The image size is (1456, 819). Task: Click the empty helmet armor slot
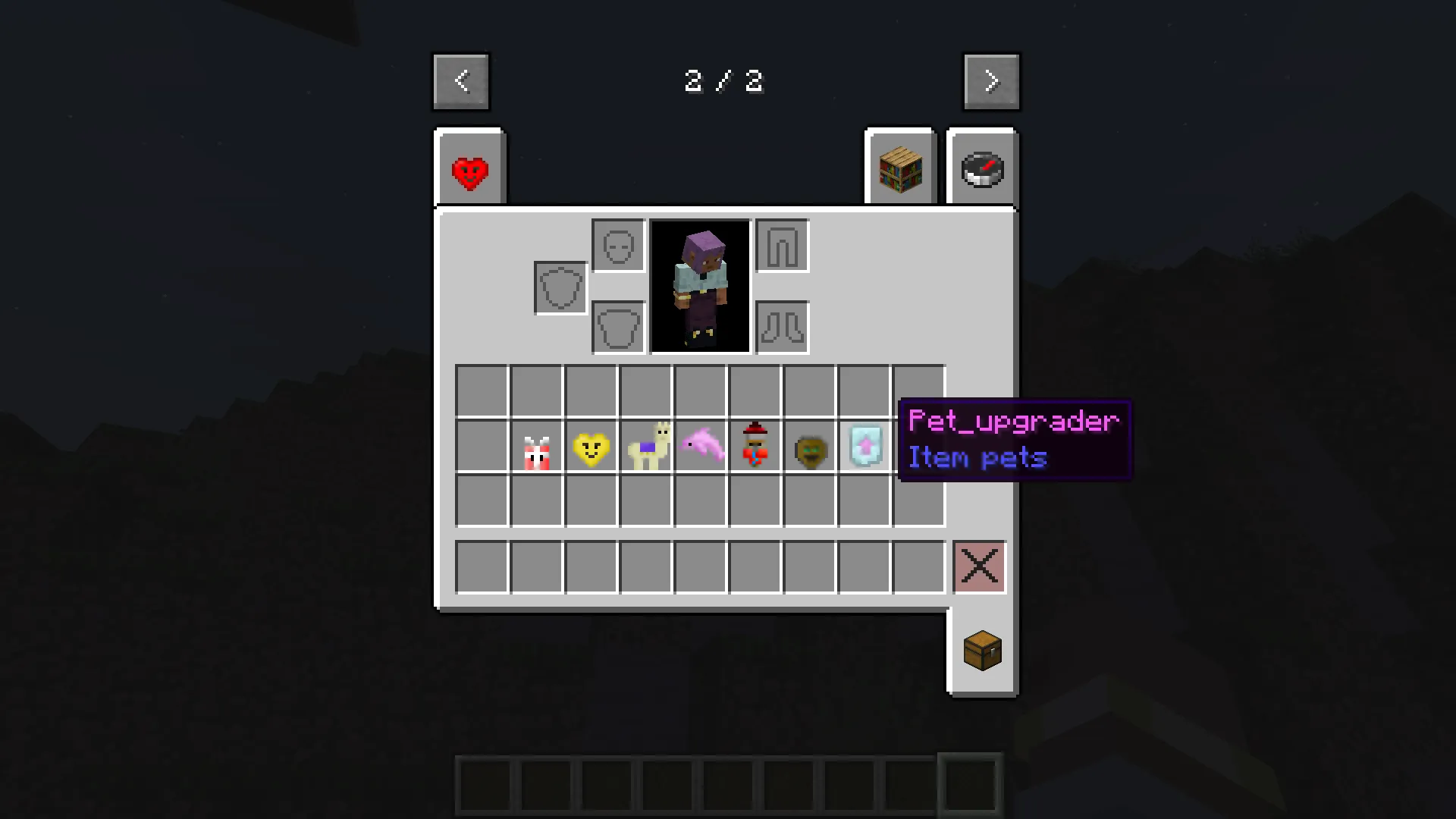pos(617,245)
